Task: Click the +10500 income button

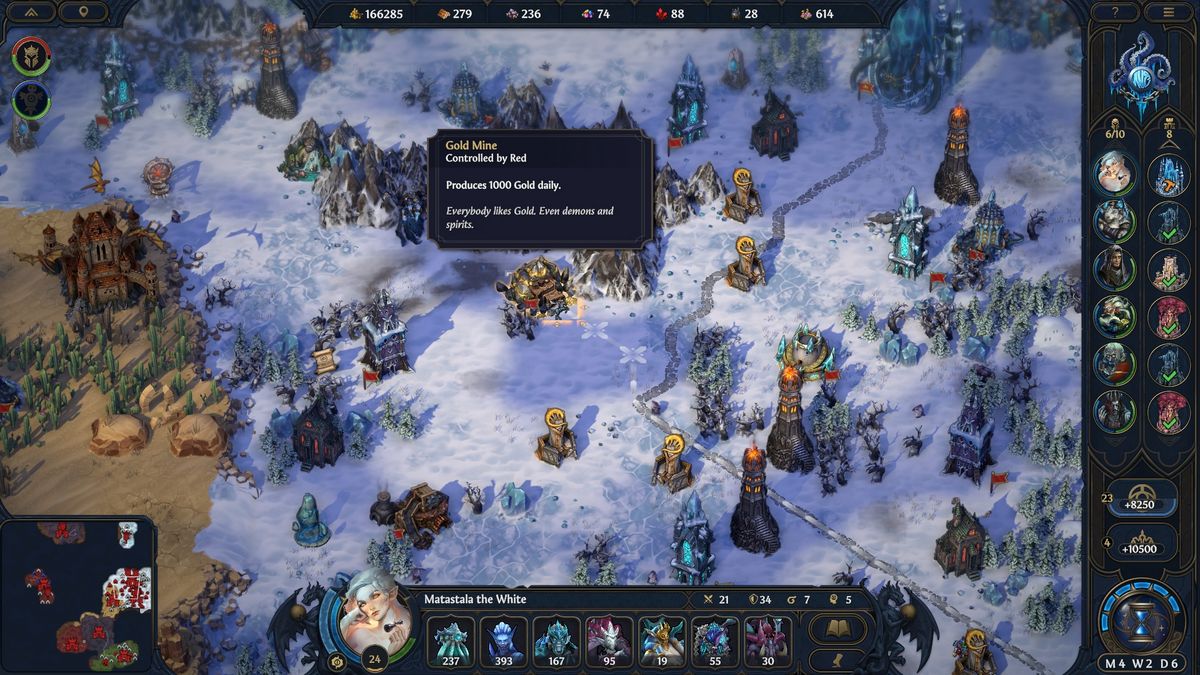Action: 1139,548
